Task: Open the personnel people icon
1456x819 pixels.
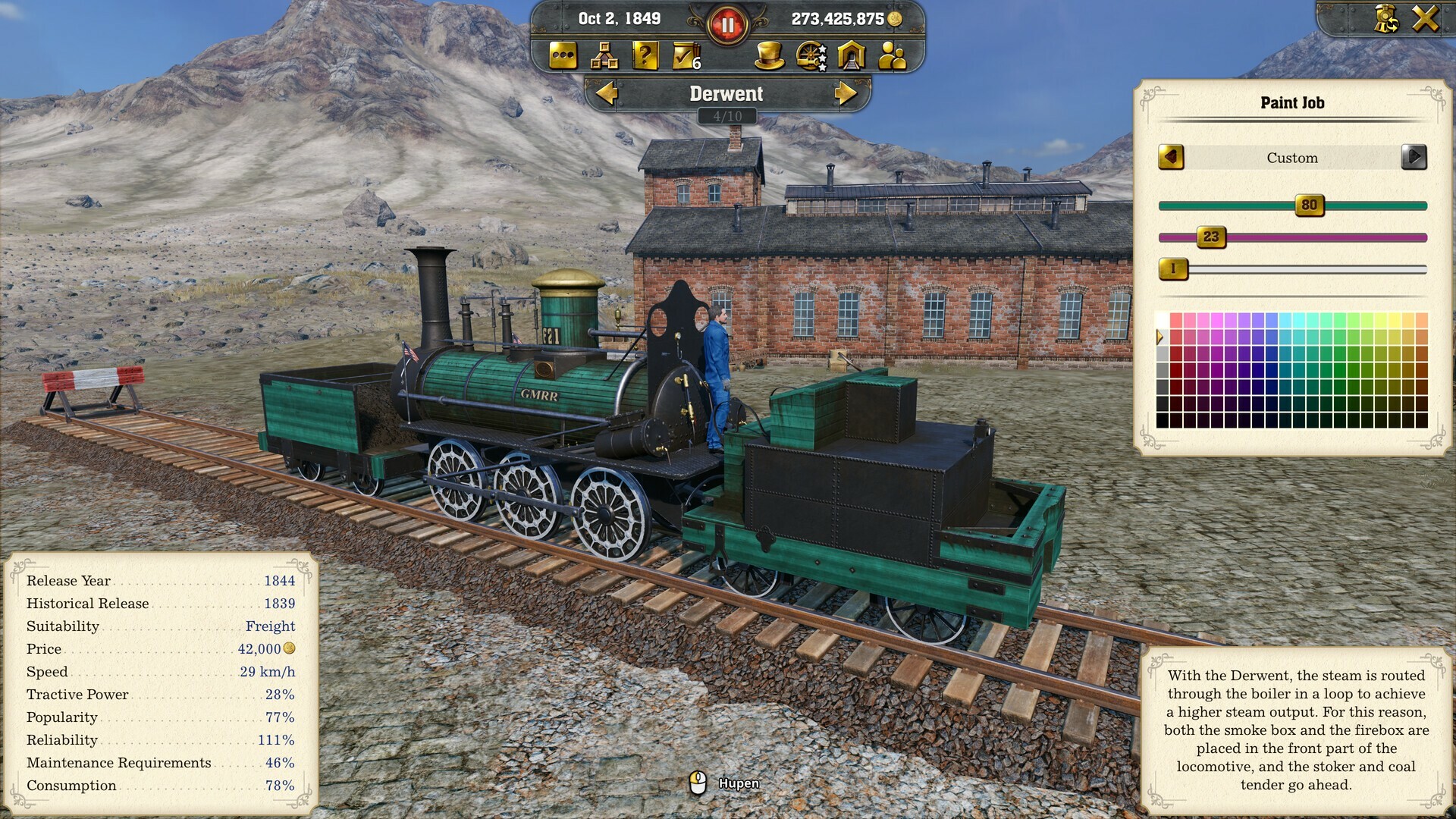Action: (891, 57)
